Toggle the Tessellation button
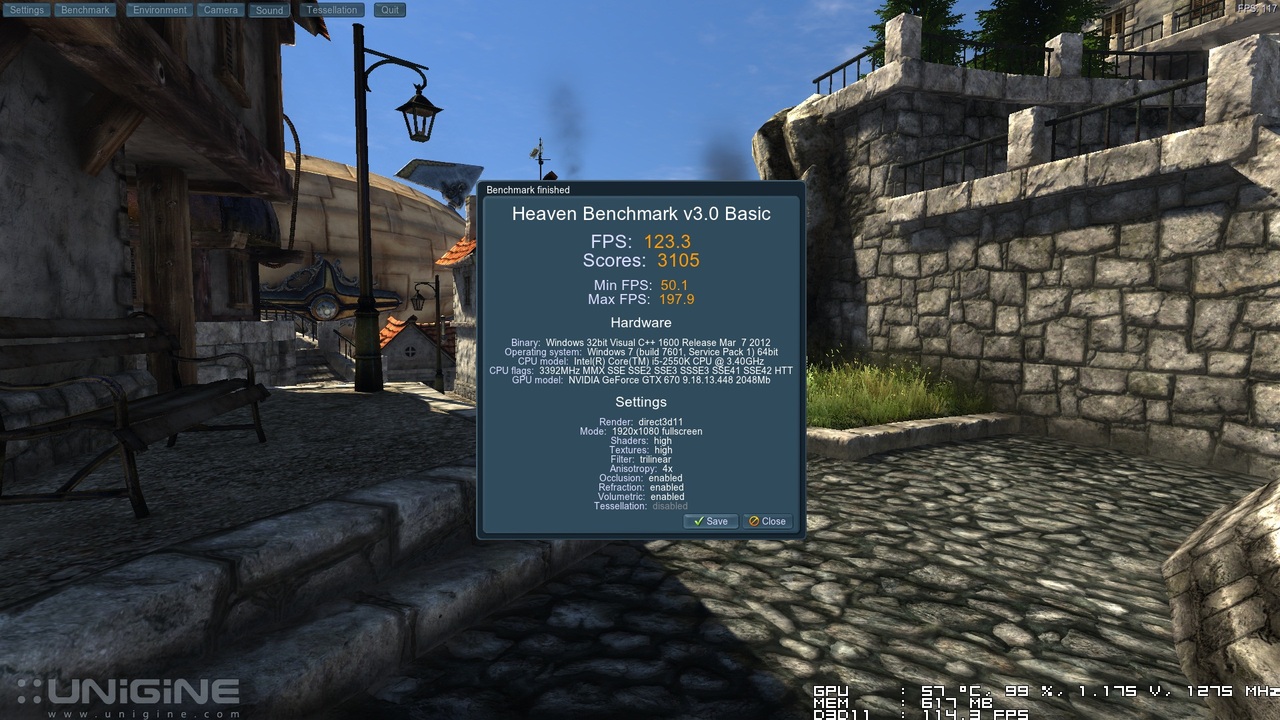Viewport: 1280px width, 720px height. pyautogui.click(x=332, y=10)
